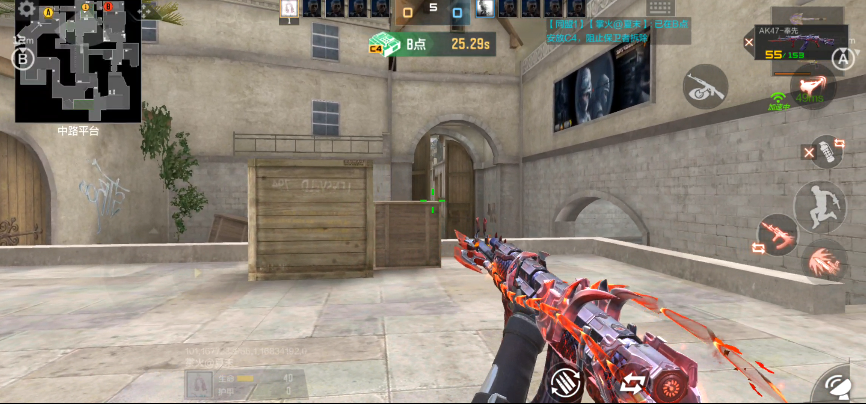Image resolution: width=866 pixels, height=404 pixels.
Task: Reload the weapon with bullets icon
Action: pos(565,380)
